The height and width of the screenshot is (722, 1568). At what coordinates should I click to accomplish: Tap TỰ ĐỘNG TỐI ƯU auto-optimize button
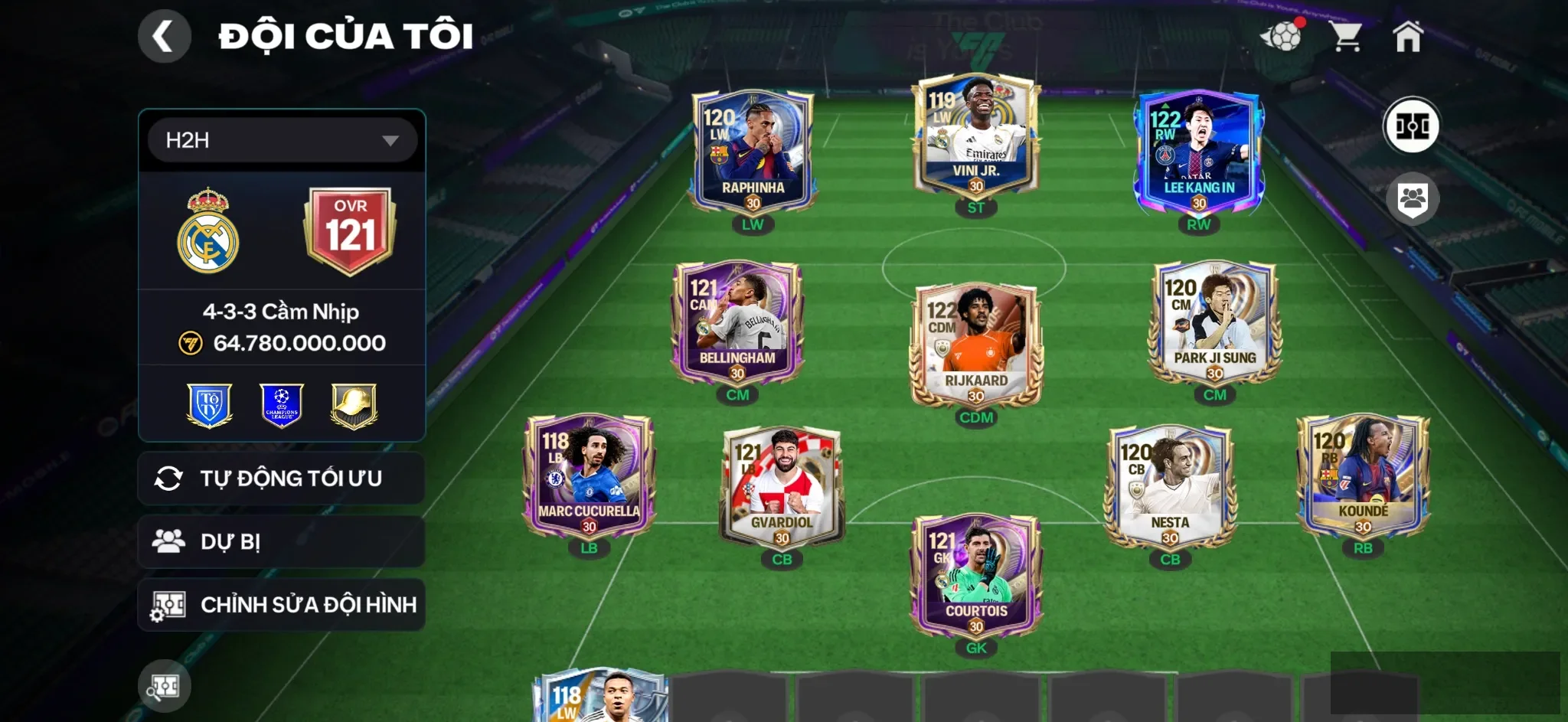[x=281, y=479]
